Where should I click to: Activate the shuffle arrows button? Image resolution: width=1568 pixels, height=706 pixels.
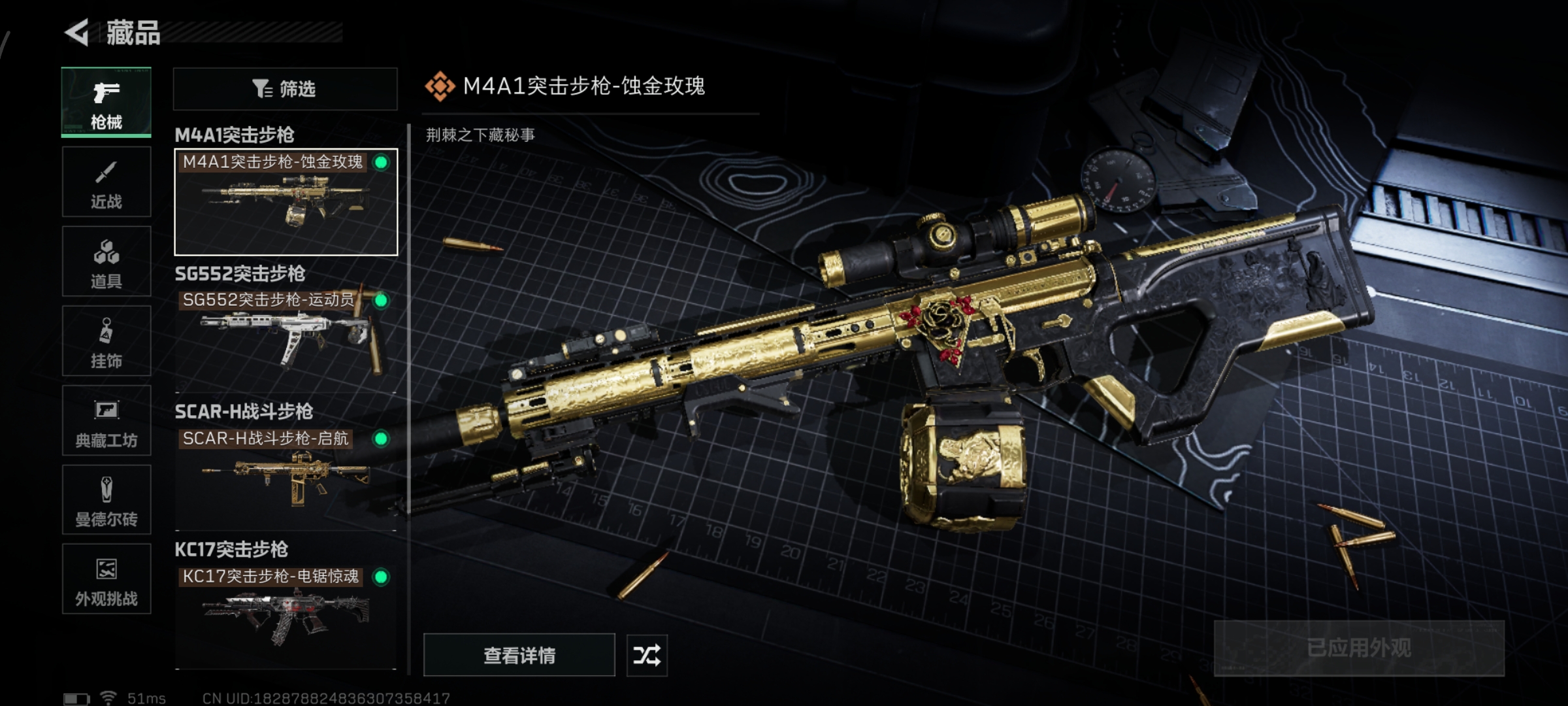[x=647, y=655]
